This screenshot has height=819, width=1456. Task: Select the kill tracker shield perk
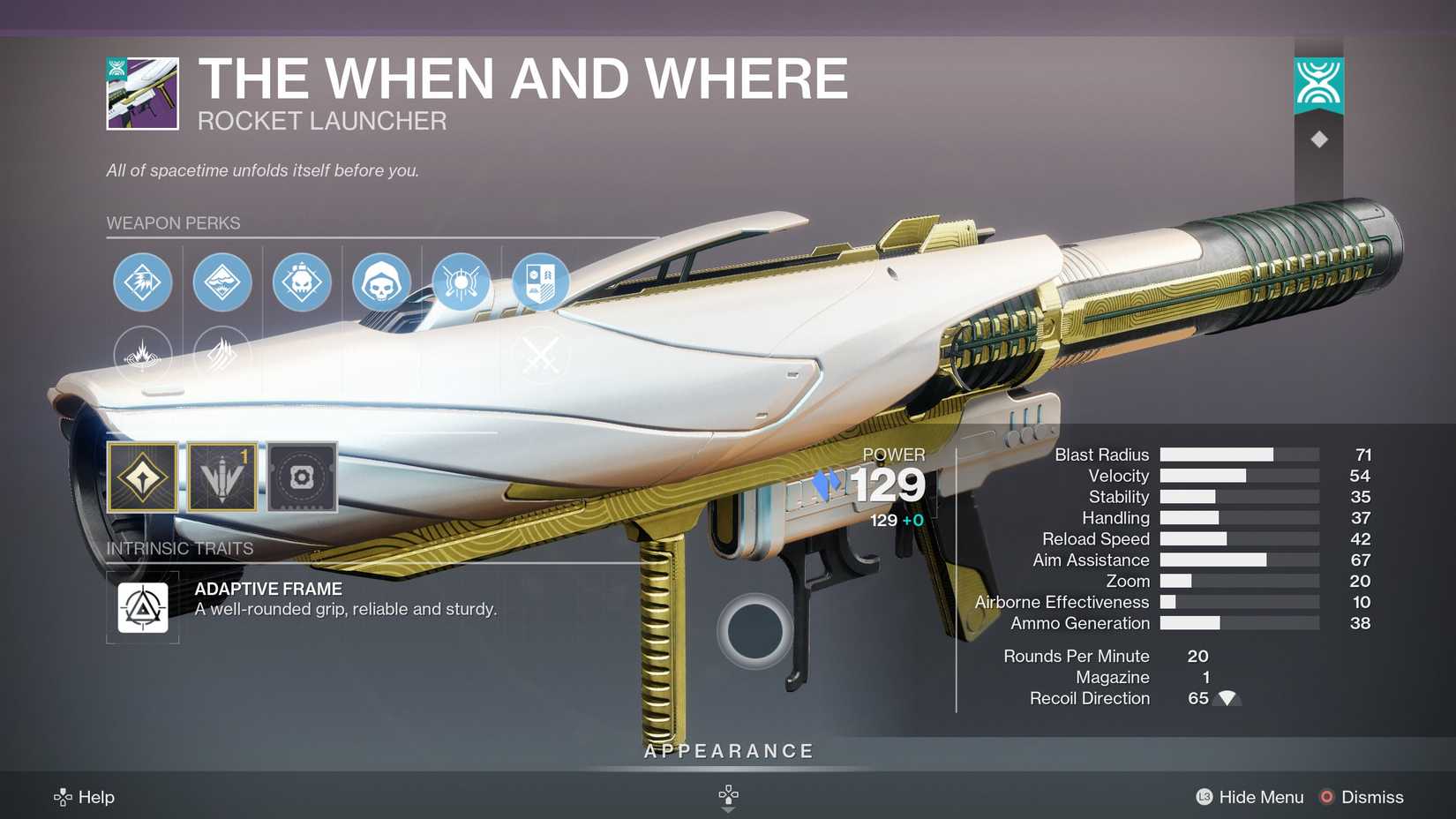[541, 282]
